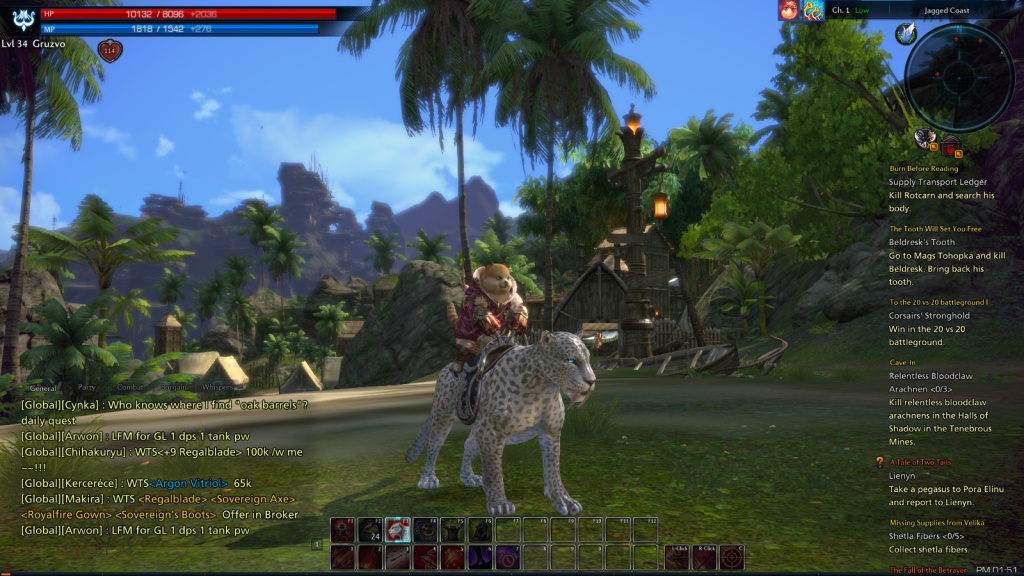Use the hotbar item with 24 count
The height and width of the screenshot is (576, 1024).
(371, 531)
